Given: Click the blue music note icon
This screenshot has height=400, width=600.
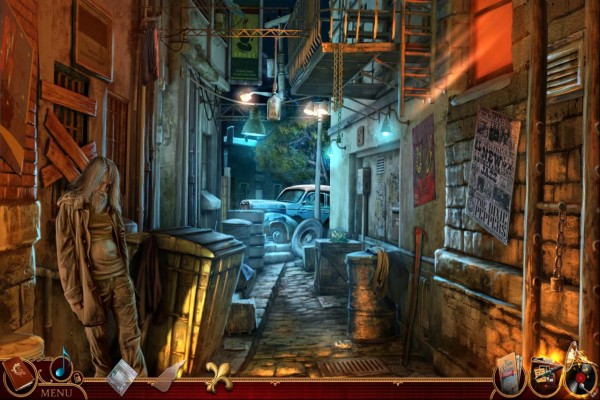Looking at the screenshot, I should point(62,364).
